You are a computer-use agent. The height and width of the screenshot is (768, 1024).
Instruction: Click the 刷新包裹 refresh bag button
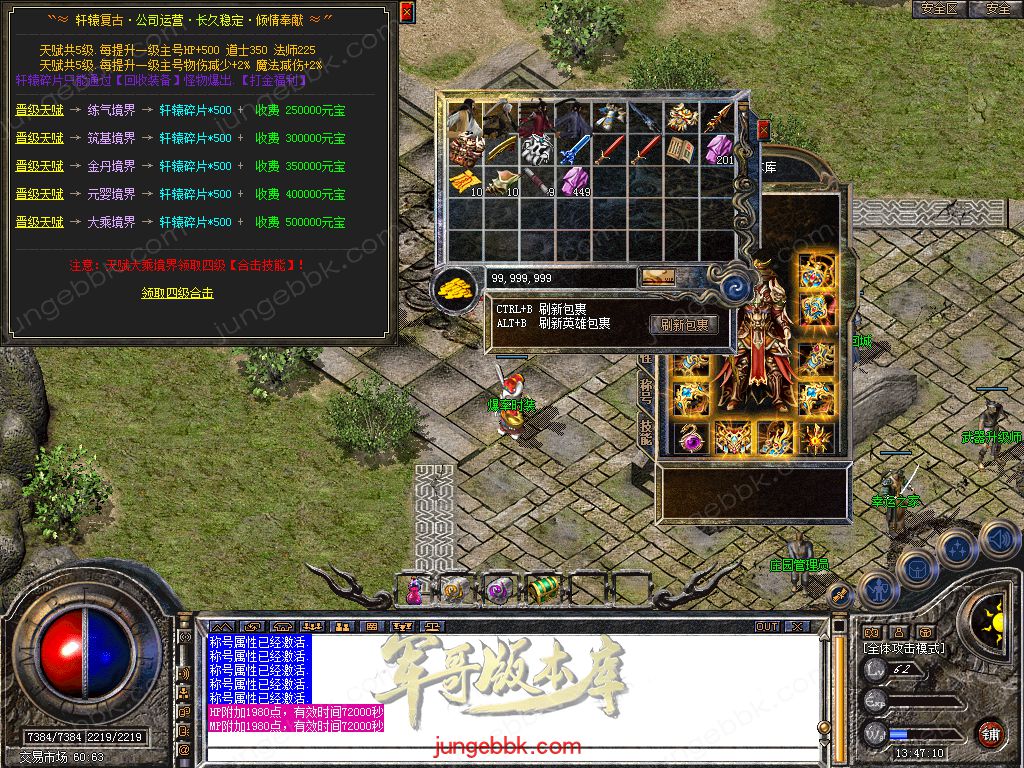[684, 325]
